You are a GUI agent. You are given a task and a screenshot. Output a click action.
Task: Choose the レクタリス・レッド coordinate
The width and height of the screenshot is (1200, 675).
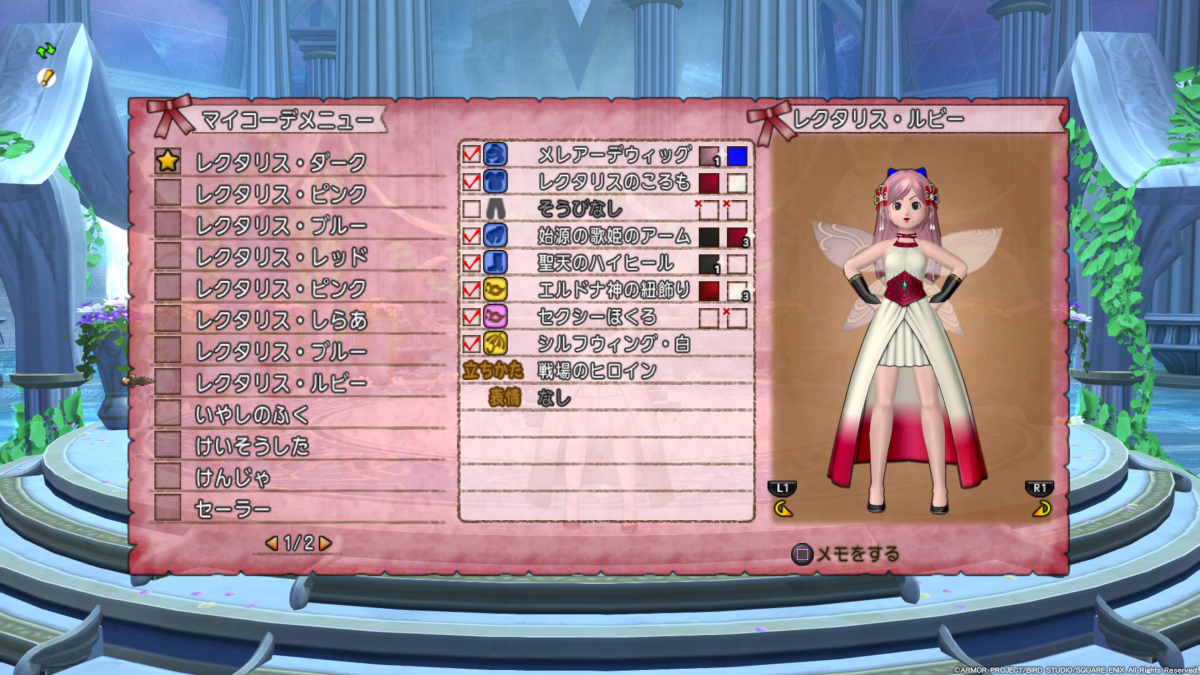(280, 256)
